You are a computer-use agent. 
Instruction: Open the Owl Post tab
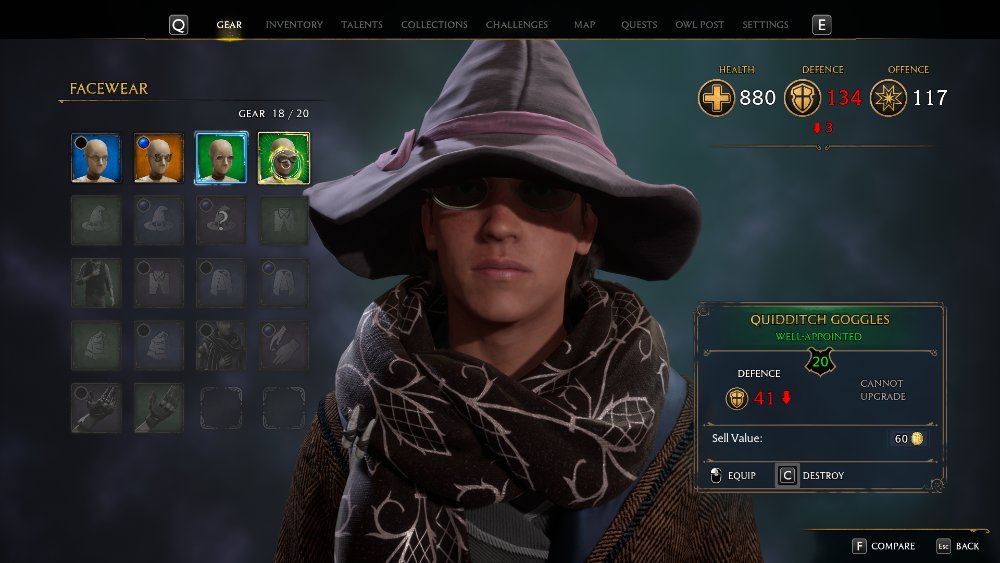(700, 25)
